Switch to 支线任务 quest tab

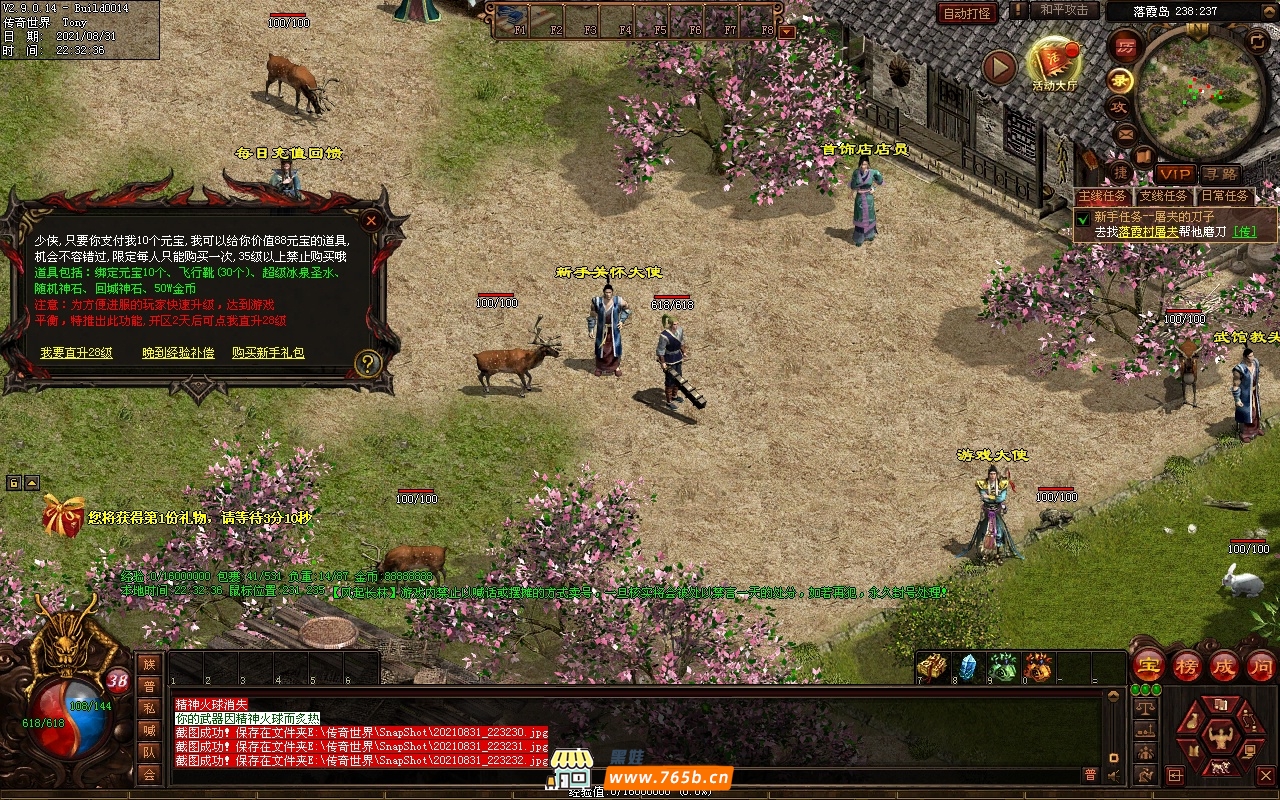tap(1164, 196)
